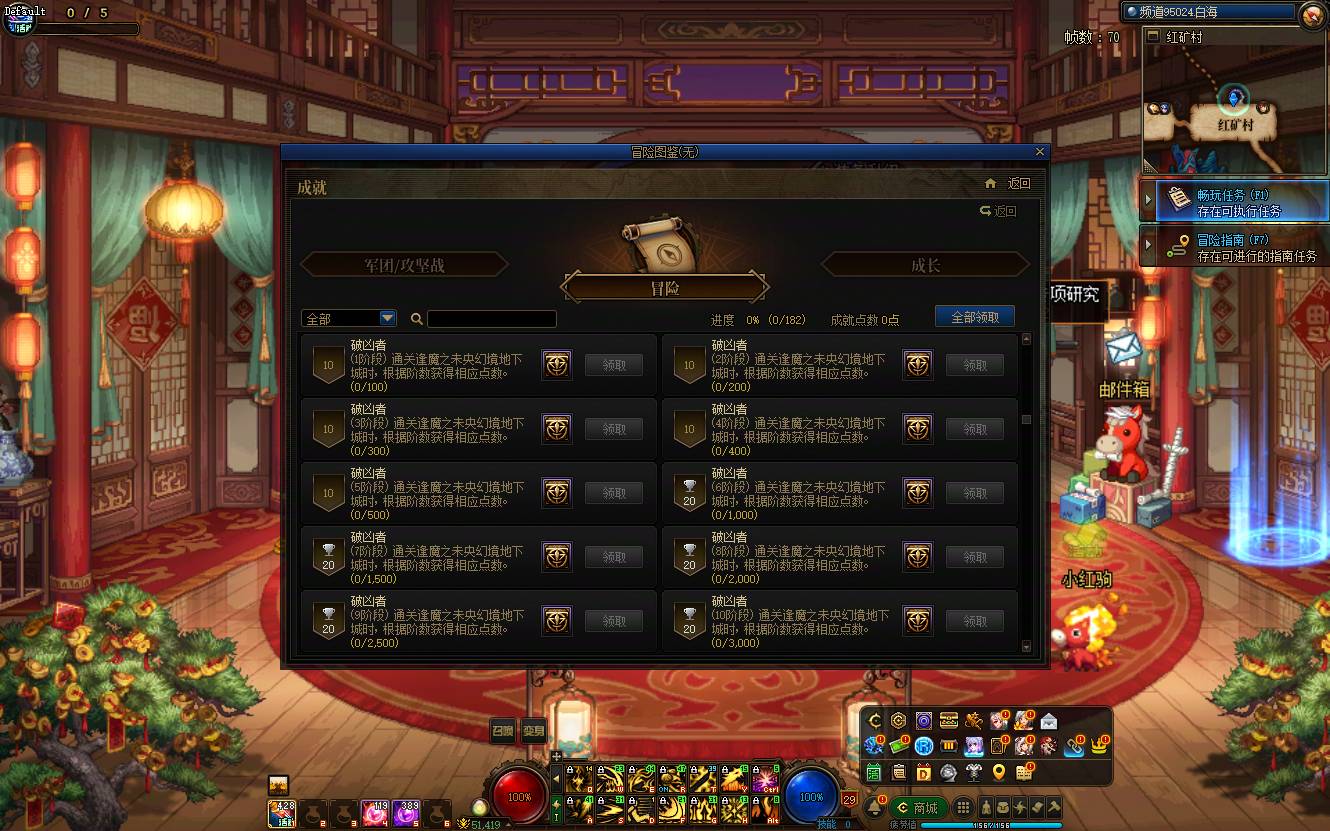
Task: Click the 召唤 button above the skill bar
Action: 503,731
